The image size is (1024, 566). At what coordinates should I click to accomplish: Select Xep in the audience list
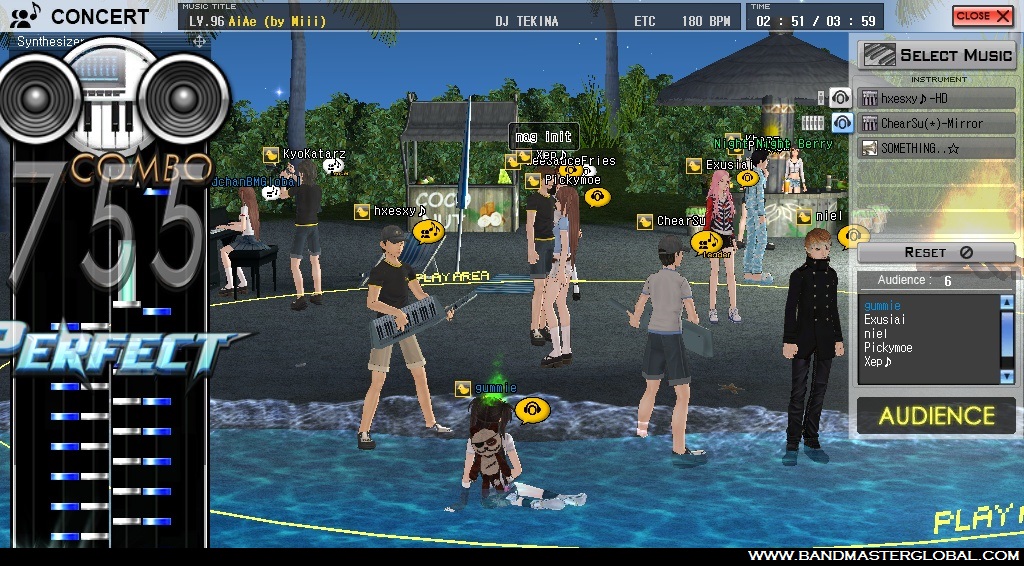click(878, 362)
